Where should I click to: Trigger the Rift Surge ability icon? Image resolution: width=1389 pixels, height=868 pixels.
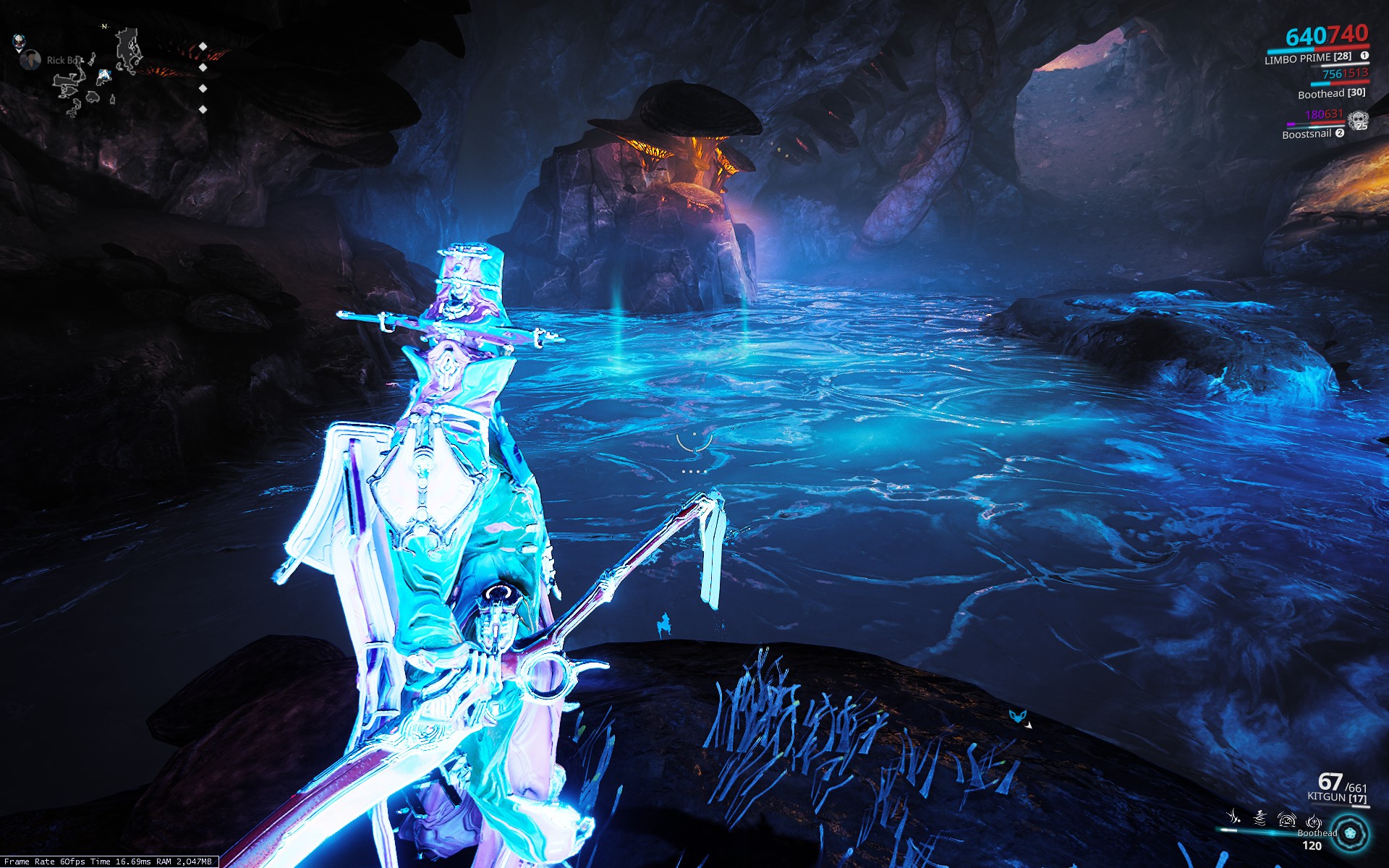coord(1287,820)
